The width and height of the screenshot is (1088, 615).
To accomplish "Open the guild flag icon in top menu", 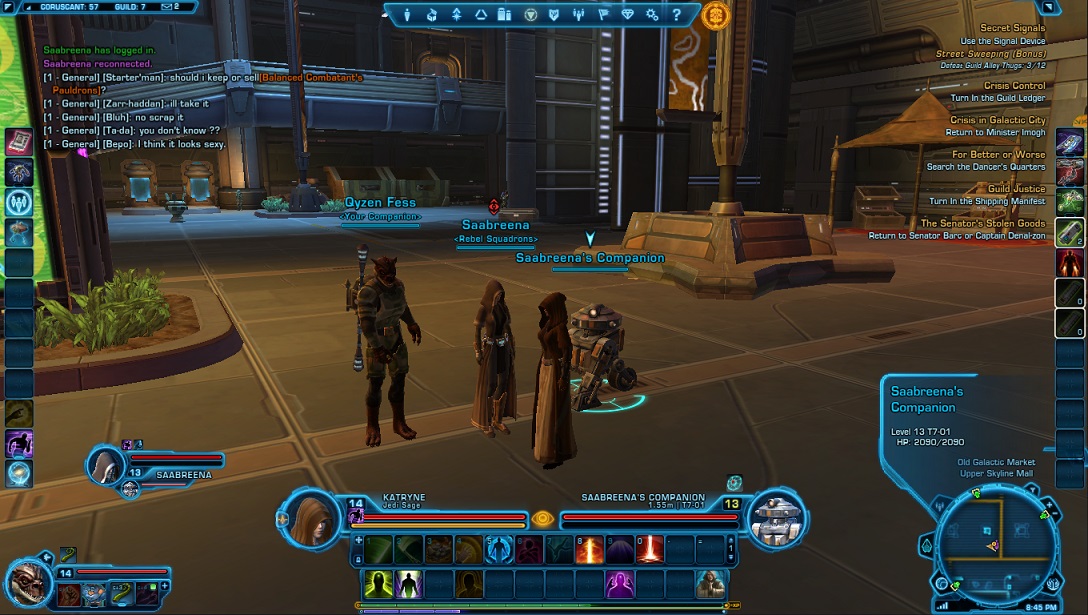I will click(x=603, y=15).
